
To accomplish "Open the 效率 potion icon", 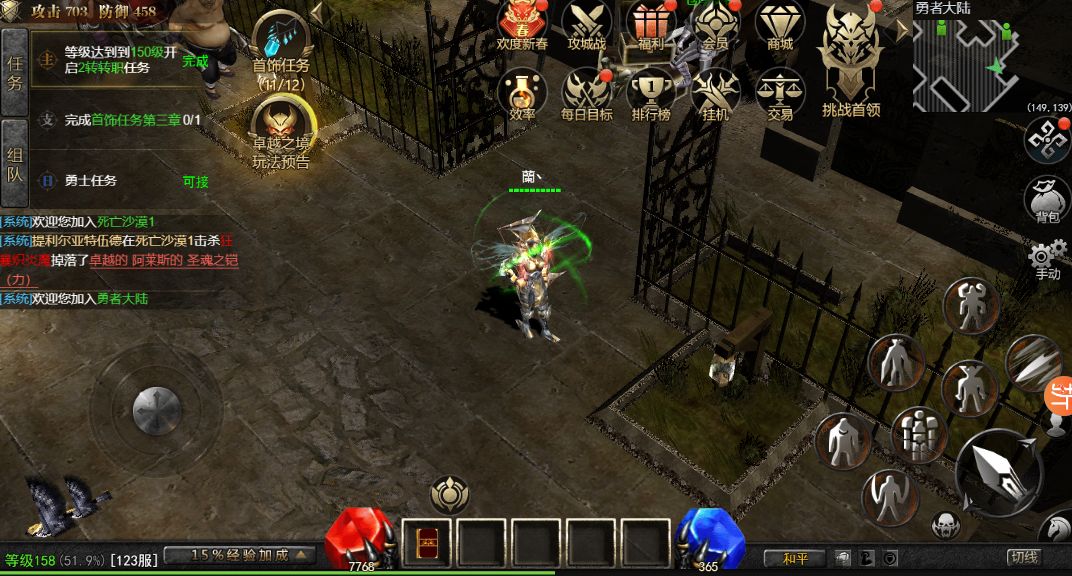I will (522, 92).
